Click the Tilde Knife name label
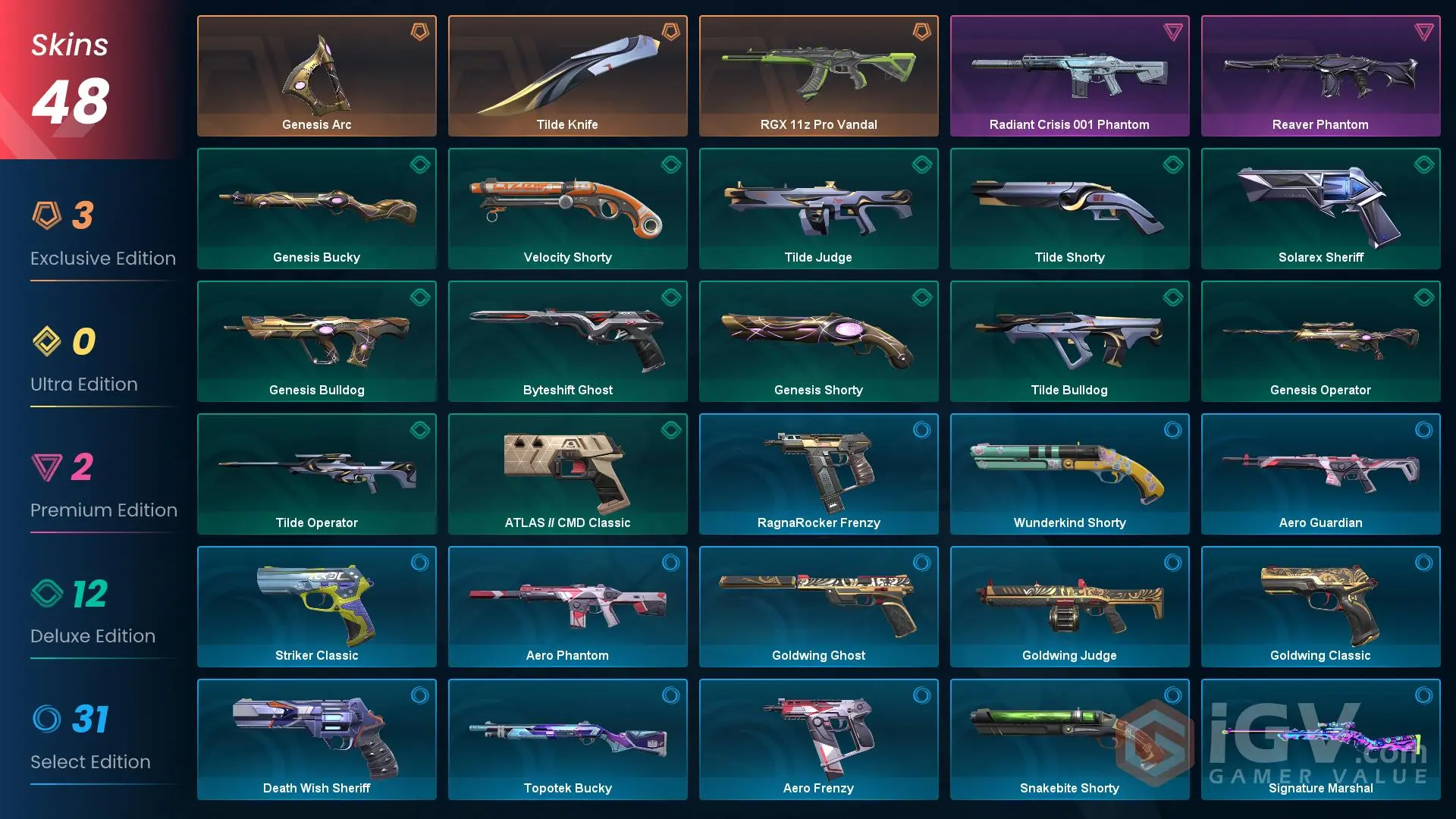The width and height of the screenshot is (1456, 819). click(567, 124)
